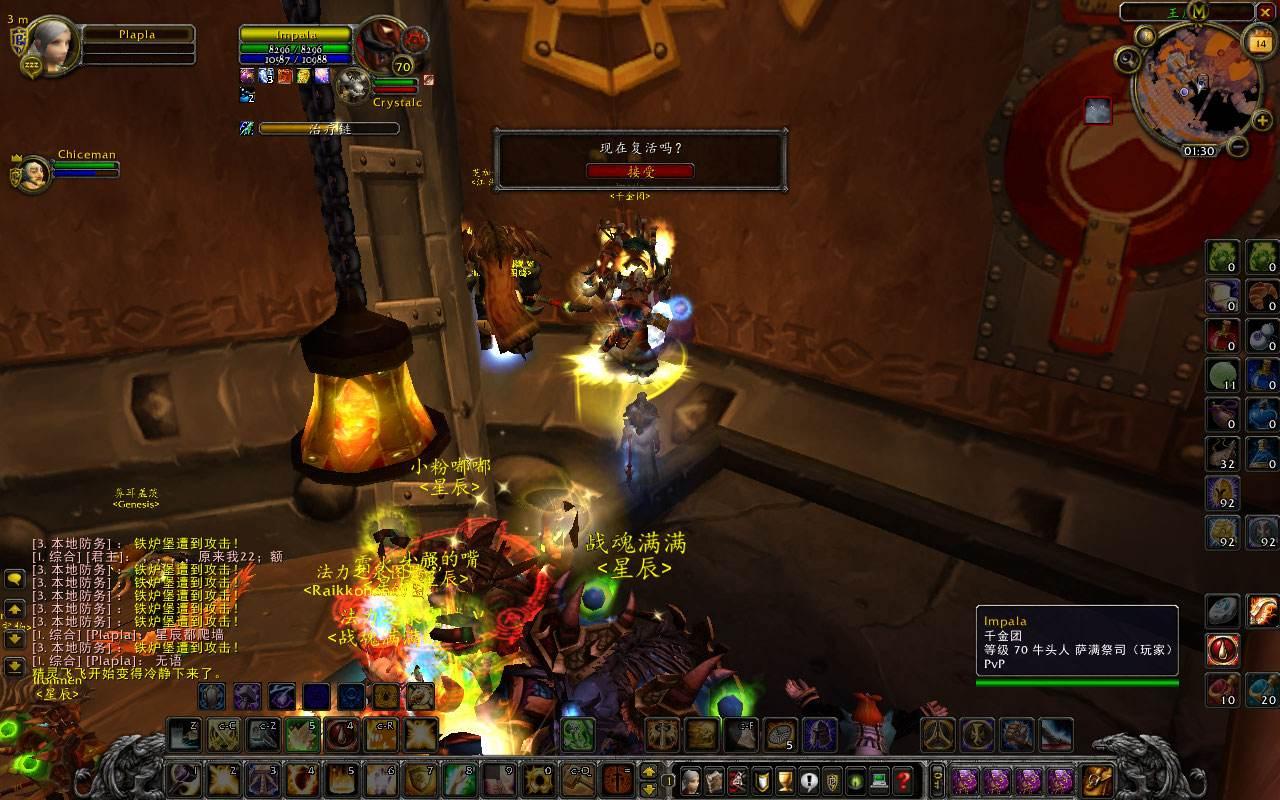Use the croissant food item slot
Viewport: 1280px width, 800px height.
click(1262, 296)
